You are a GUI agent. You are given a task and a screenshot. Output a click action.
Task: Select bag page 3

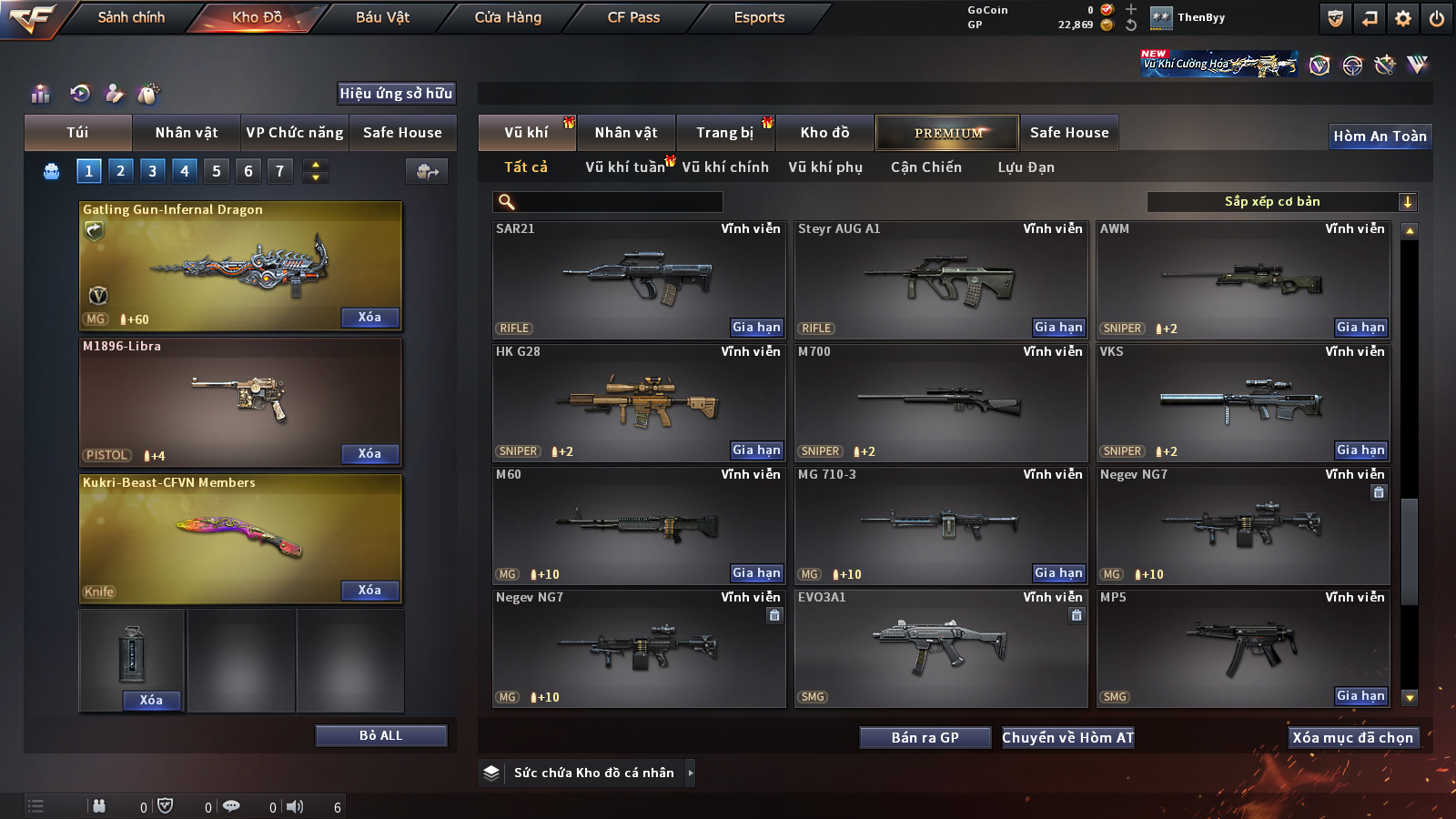[152, 170]
